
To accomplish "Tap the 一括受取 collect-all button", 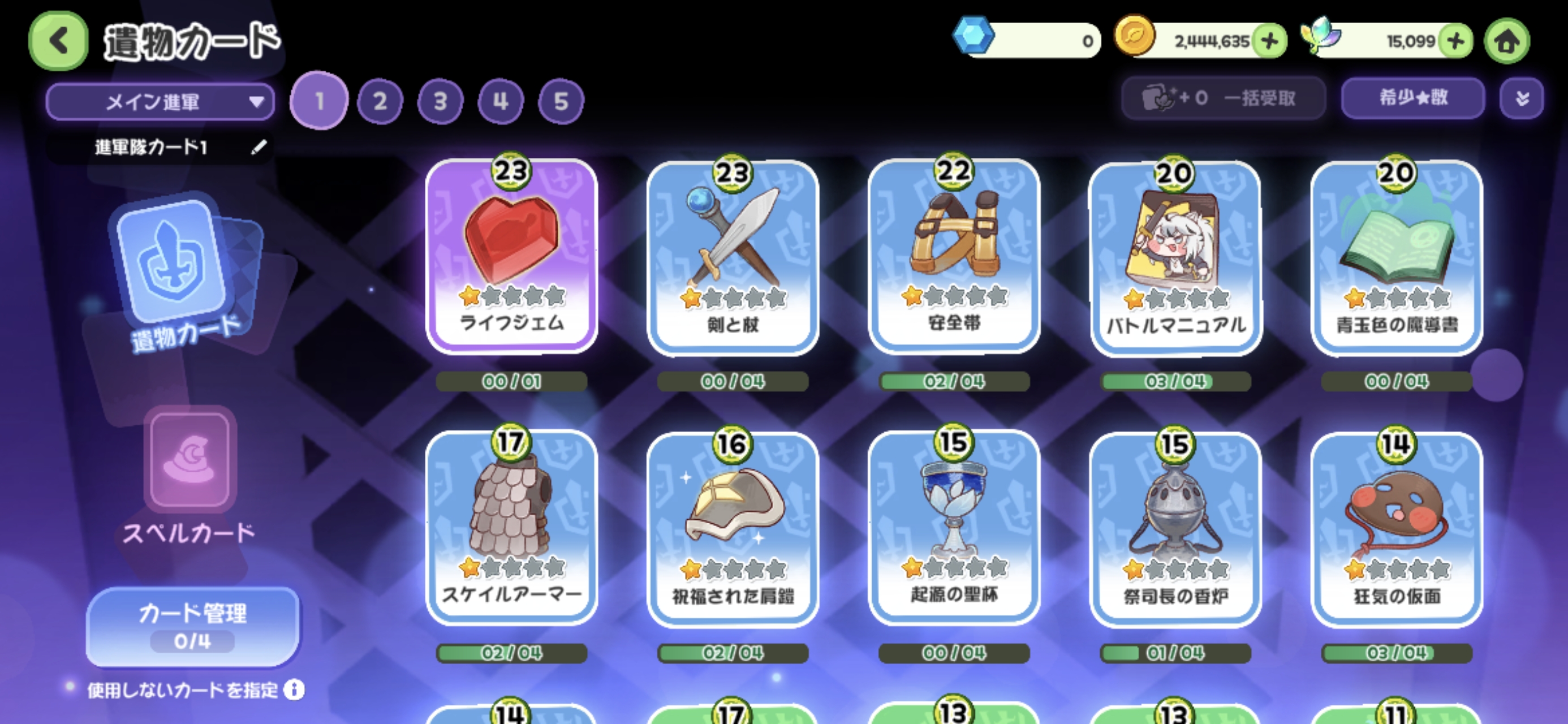I will (x=1223, y=98).
